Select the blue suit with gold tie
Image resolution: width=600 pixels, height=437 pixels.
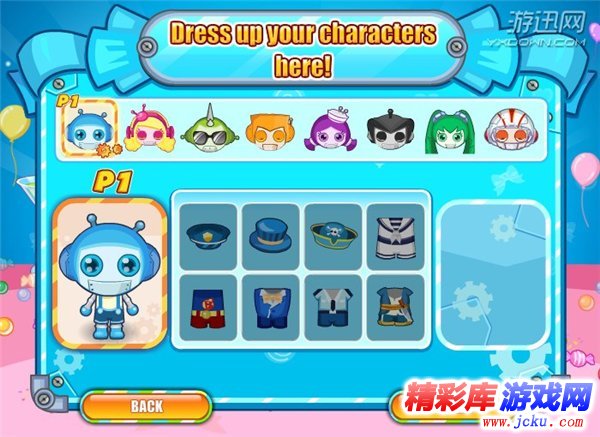pyautogui.click(x=271, y=307)
